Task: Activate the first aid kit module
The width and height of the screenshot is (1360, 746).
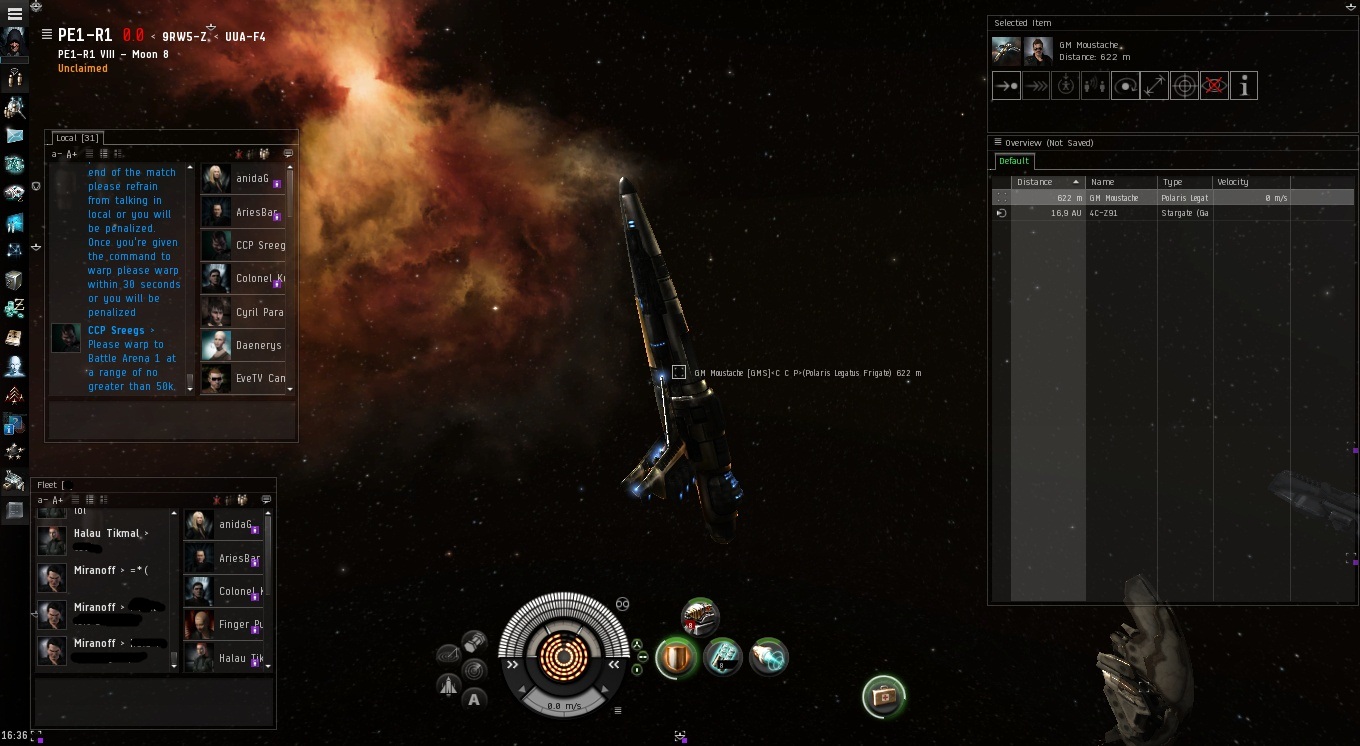Action: pos(884,697)
